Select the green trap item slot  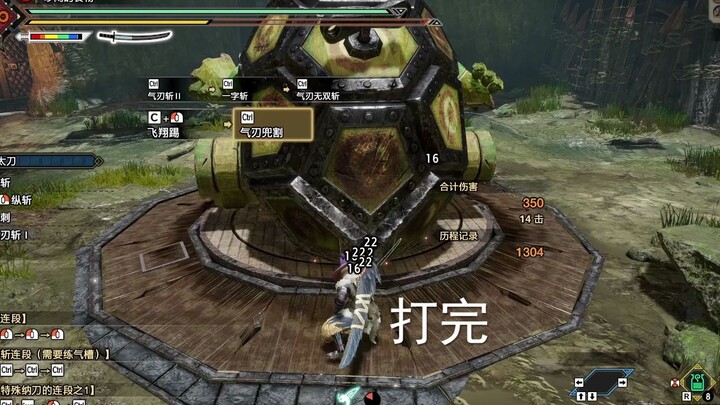tap(699, 380)
